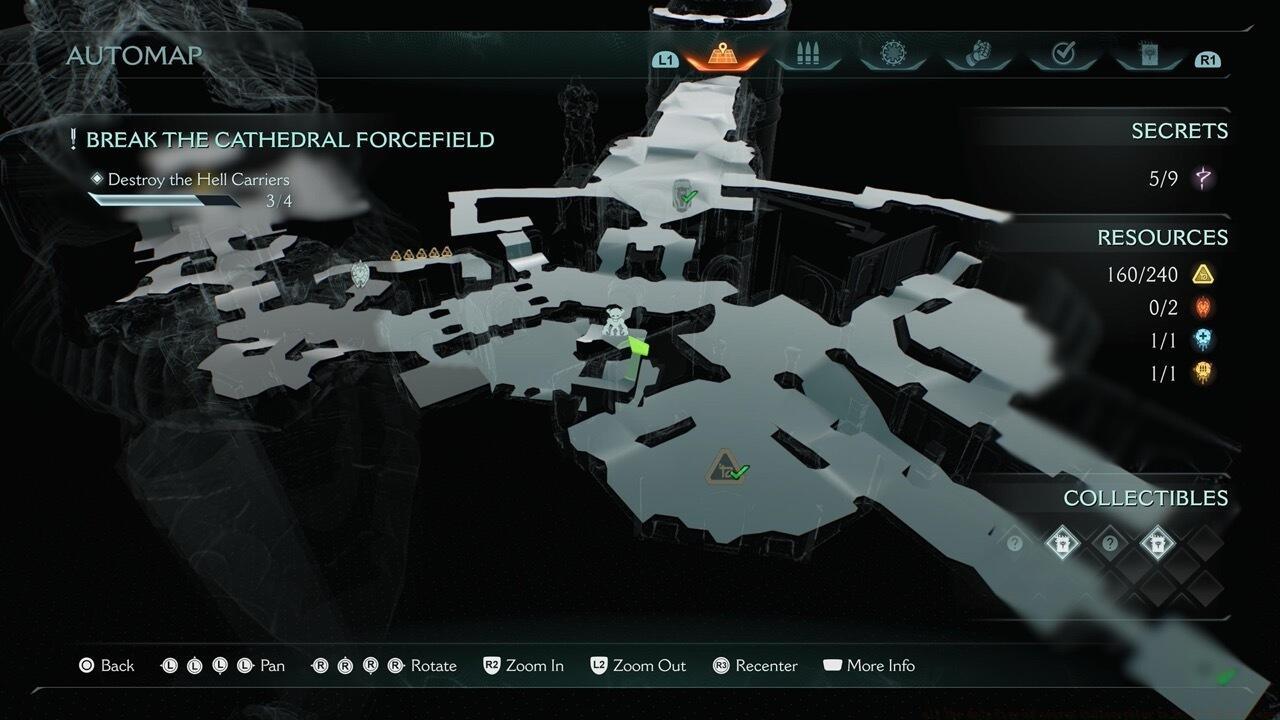Viewport: 1280px width, 720px height.
Task: Switch to the bullets arsenal tab
Action: coord(805,55)
